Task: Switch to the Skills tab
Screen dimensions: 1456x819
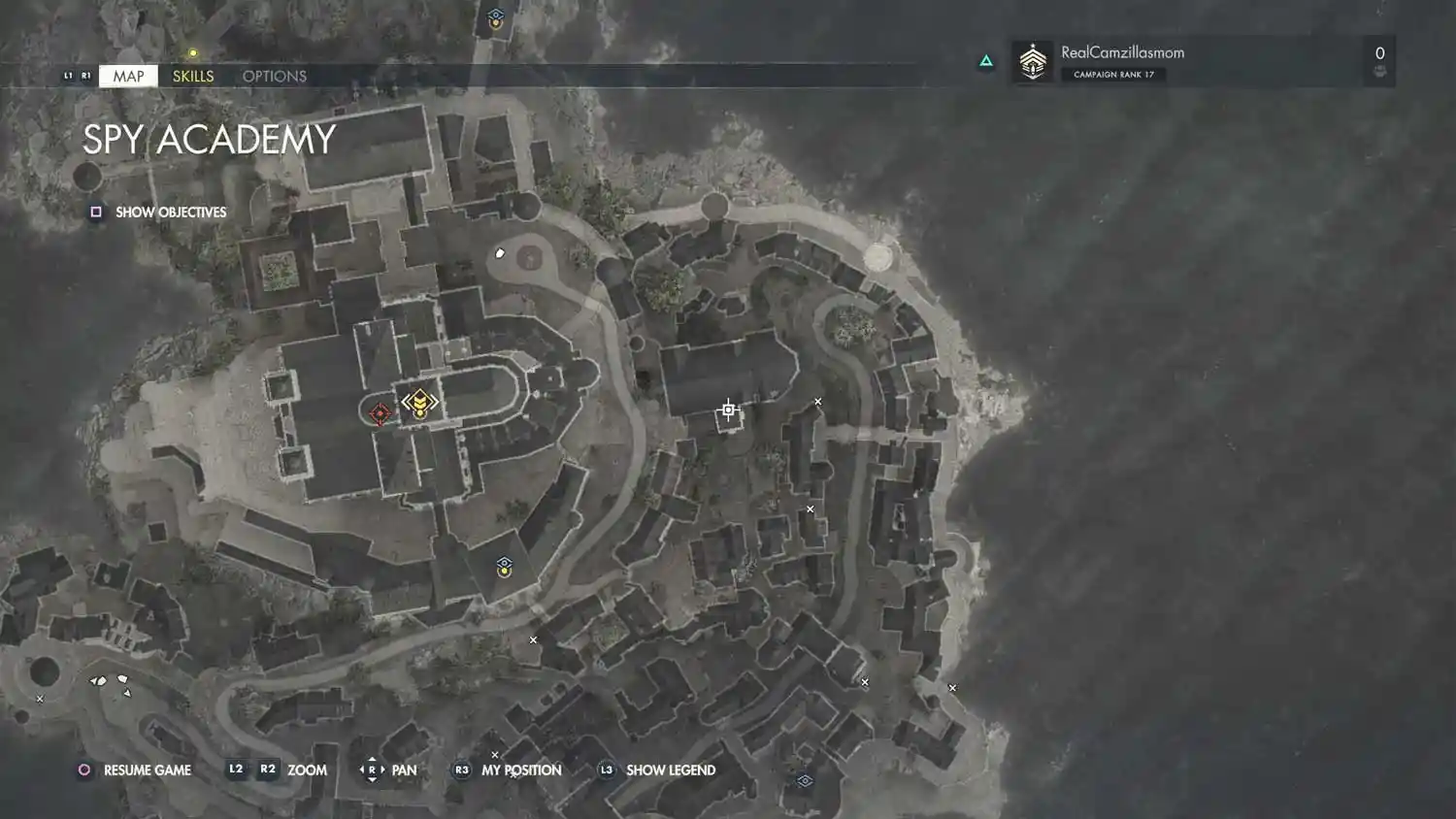Action: pos(193,76)
